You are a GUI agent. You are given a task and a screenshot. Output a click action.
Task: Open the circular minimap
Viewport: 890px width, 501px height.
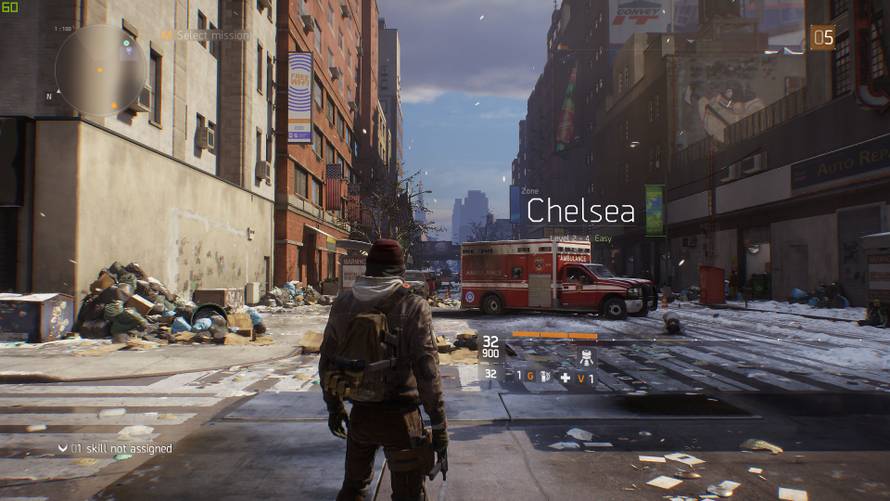100,69
